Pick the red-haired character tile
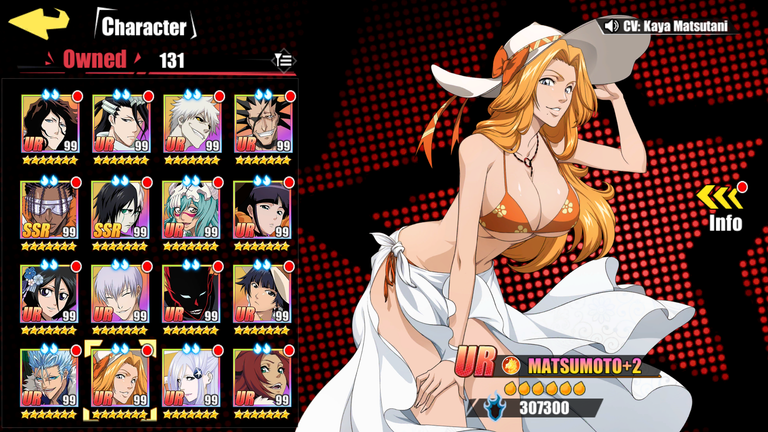This screenshot has width=768, height=432. 262,377
